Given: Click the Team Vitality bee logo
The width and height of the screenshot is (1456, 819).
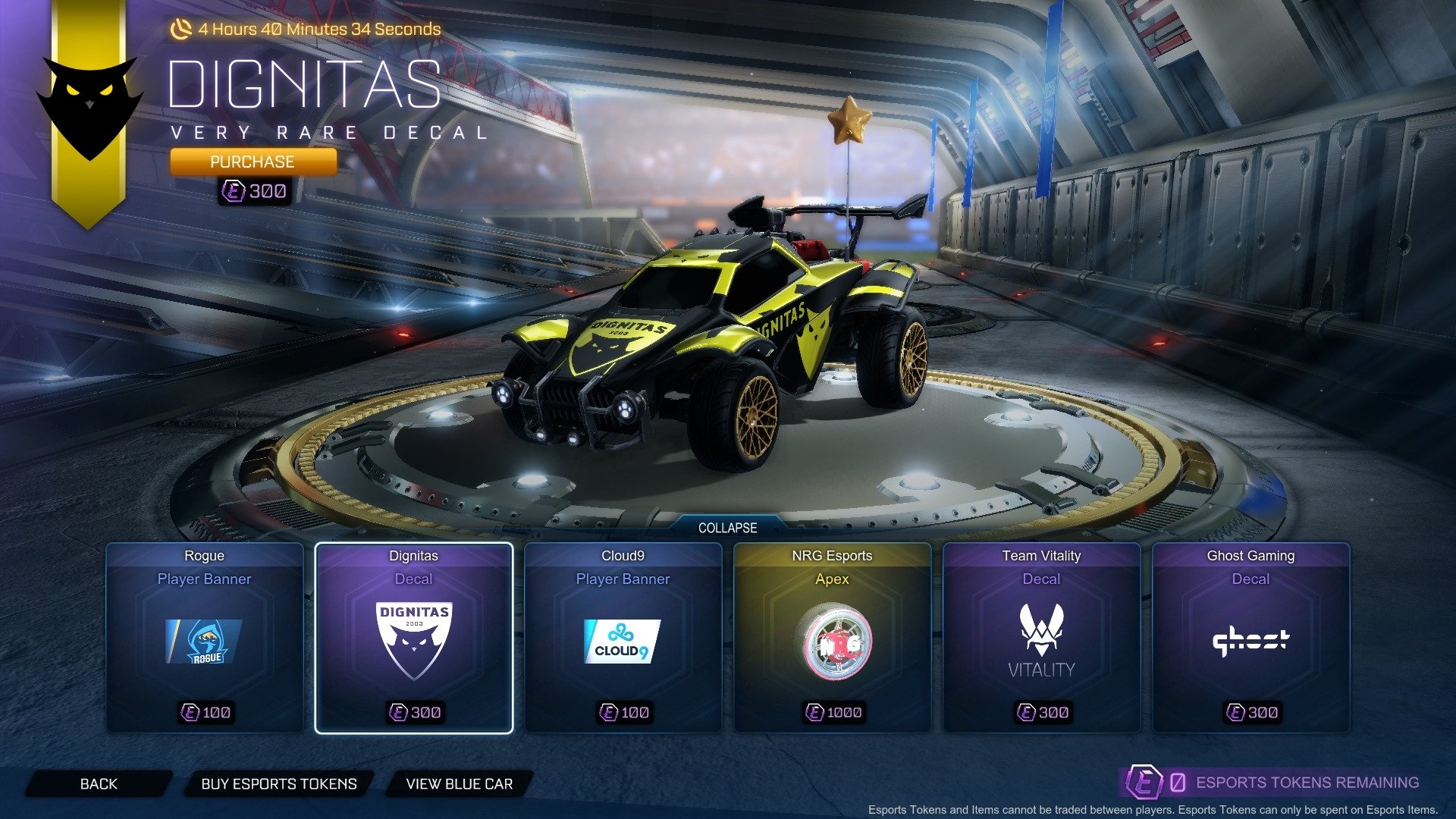Looking at the screenshot, I should click(x=1041, y=629).
